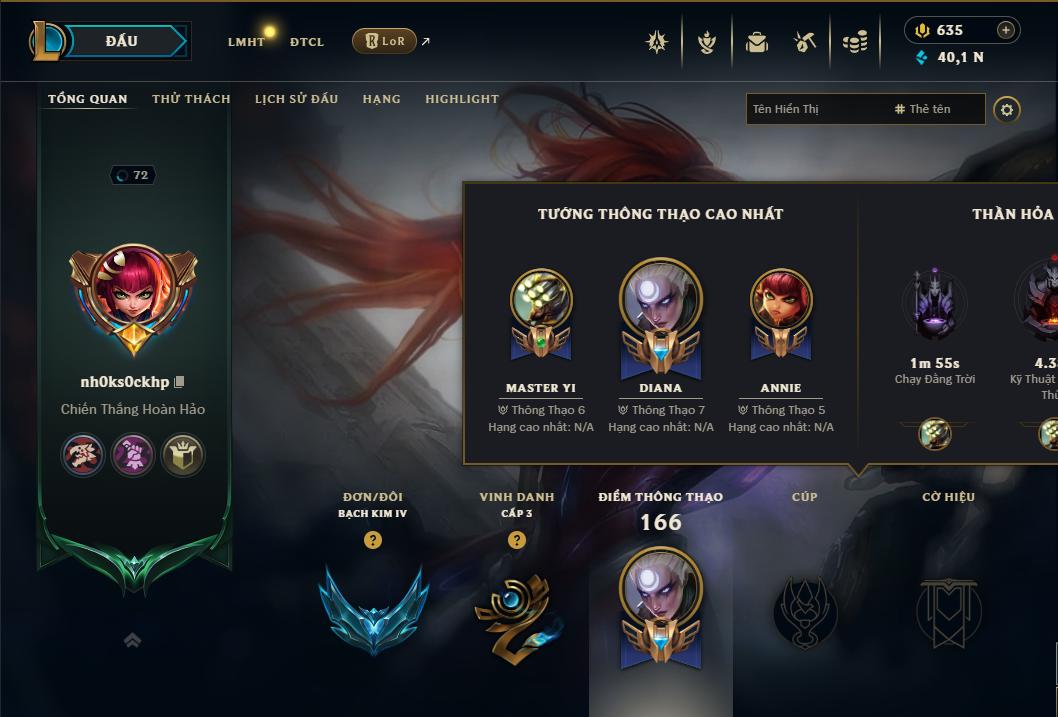Viewport: 1058px width, 717px height.
Task: Expand the double-arrow under profile banner
Action: 132,641
